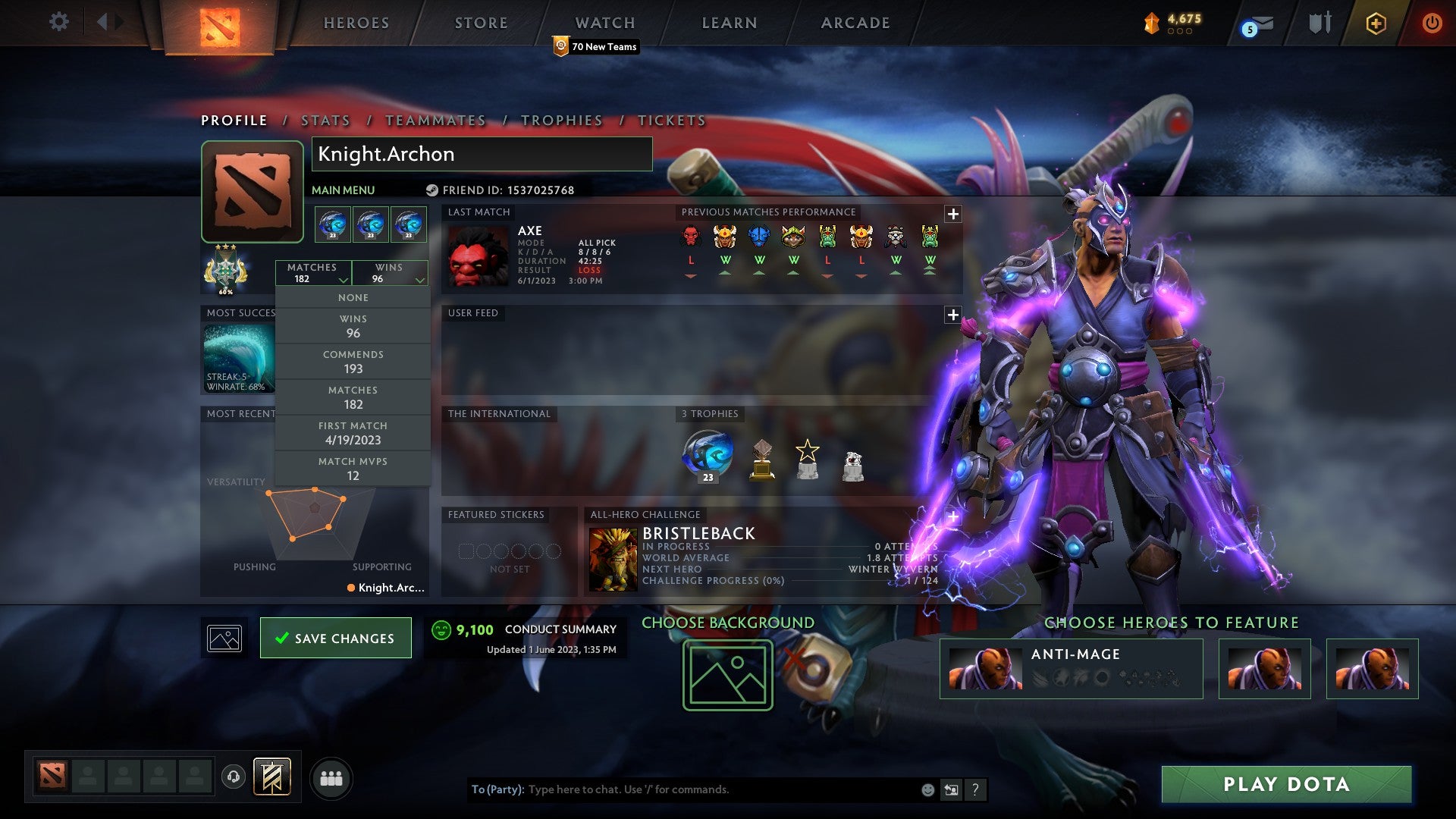Open the Watch menu
1456x819 pixels.
pos(604,23)
